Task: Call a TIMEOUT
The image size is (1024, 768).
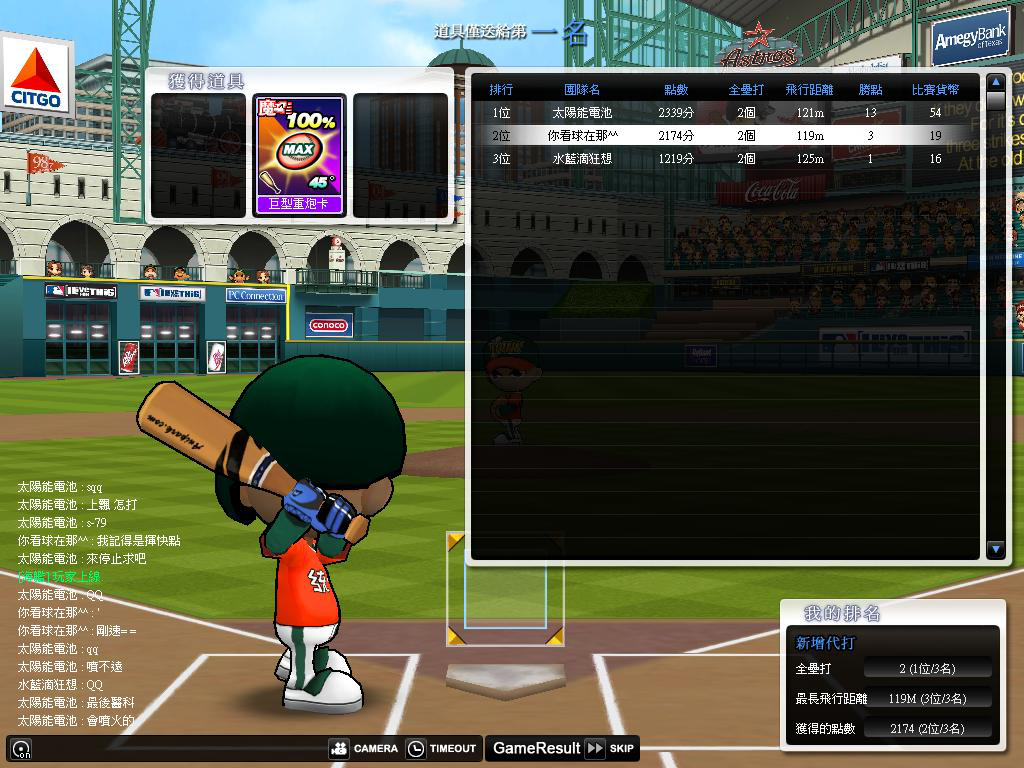Action: (x=441, y=748)
